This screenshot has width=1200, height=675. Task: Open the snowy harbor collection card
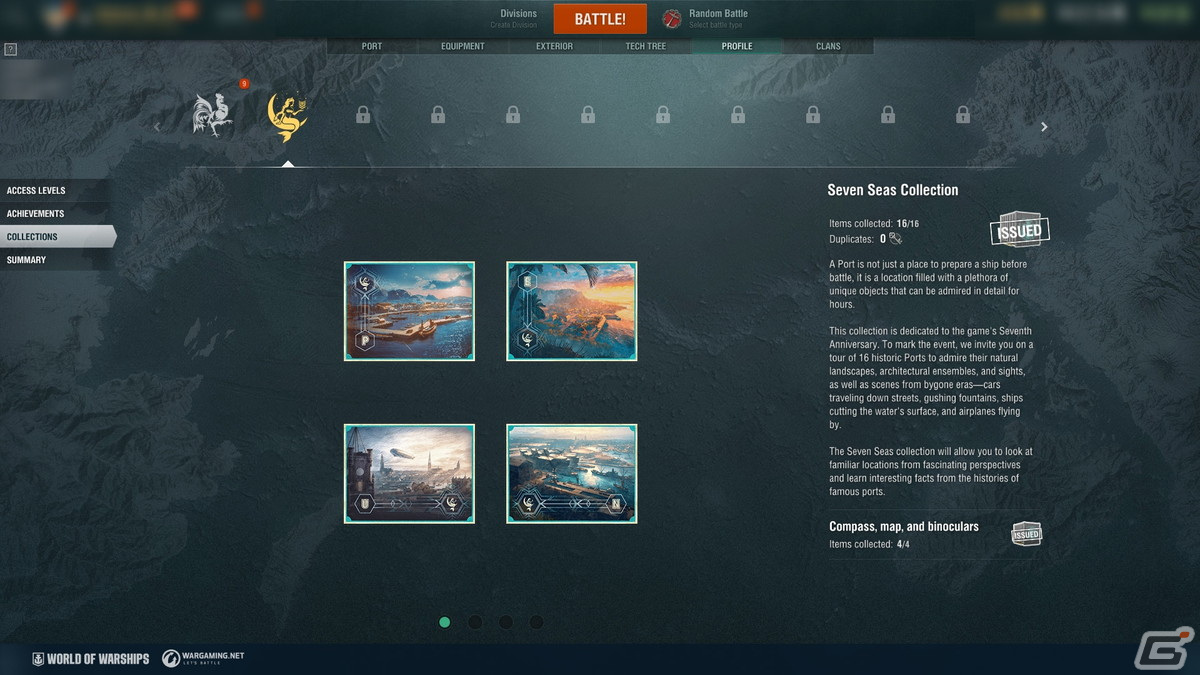click(x=409, y=311)
